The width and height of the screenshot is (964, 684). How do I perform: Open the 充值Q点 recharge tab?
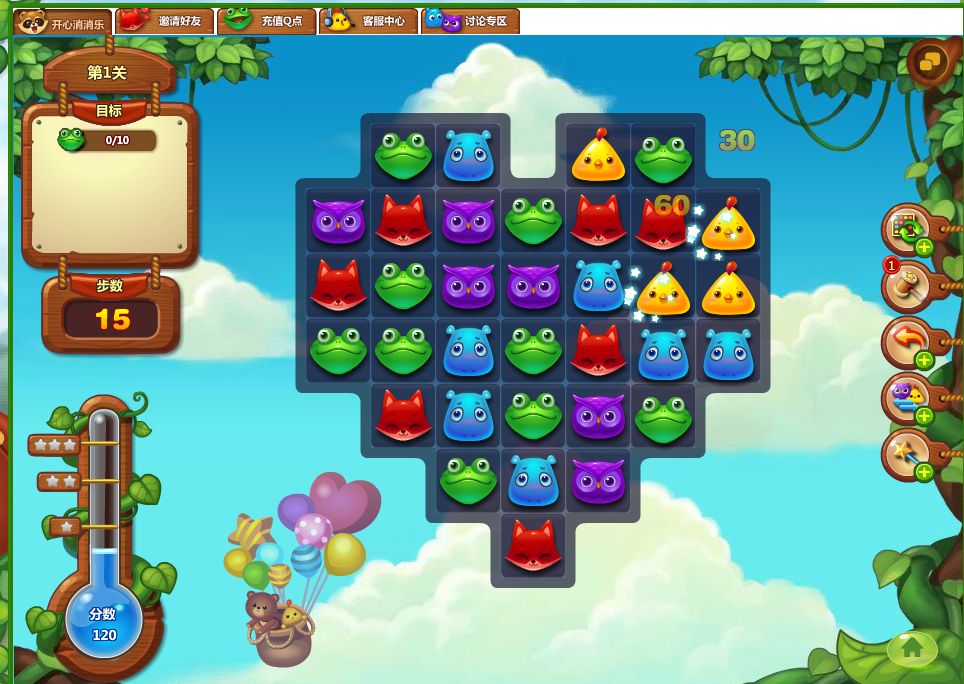click(267, 21)
